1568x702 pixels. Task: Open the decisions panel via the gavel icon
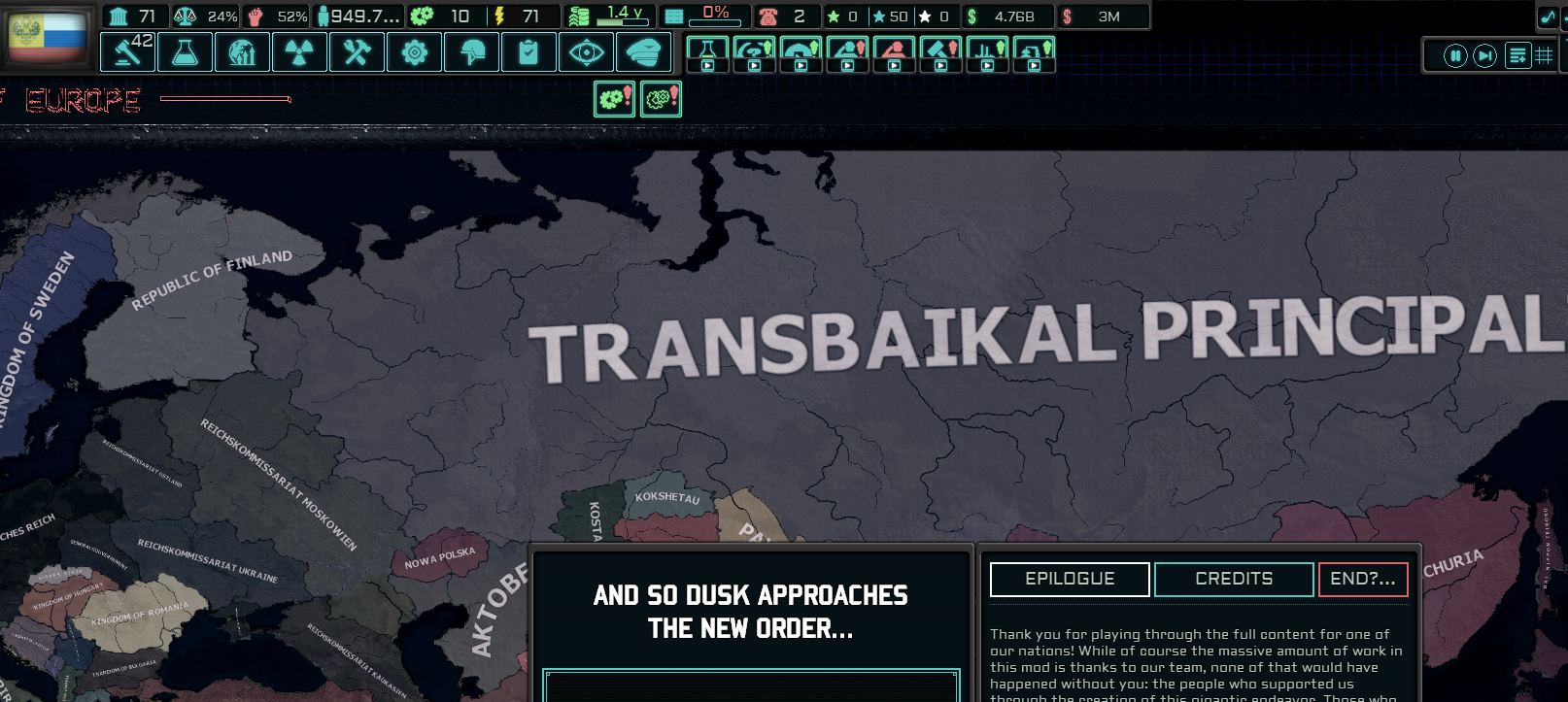click(x=128, y=51)
